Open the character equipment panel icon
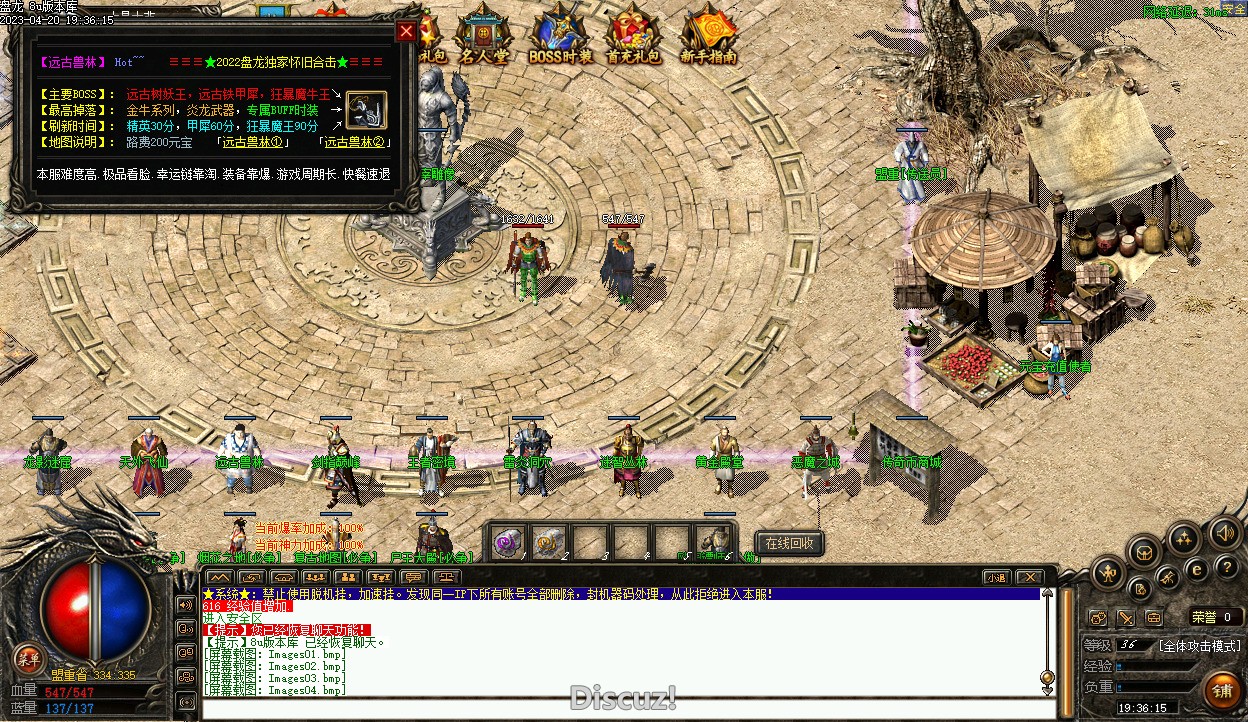The height and width of the screenshot is (722, 1248). (1108, 573)
